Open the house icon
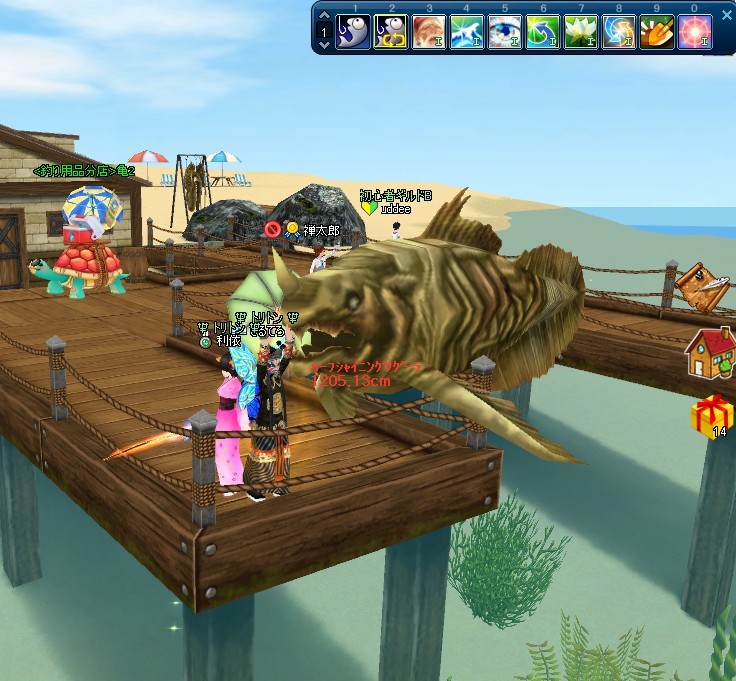Image resolution: width=736 pixels, height=681 pixels. [709, 351]
